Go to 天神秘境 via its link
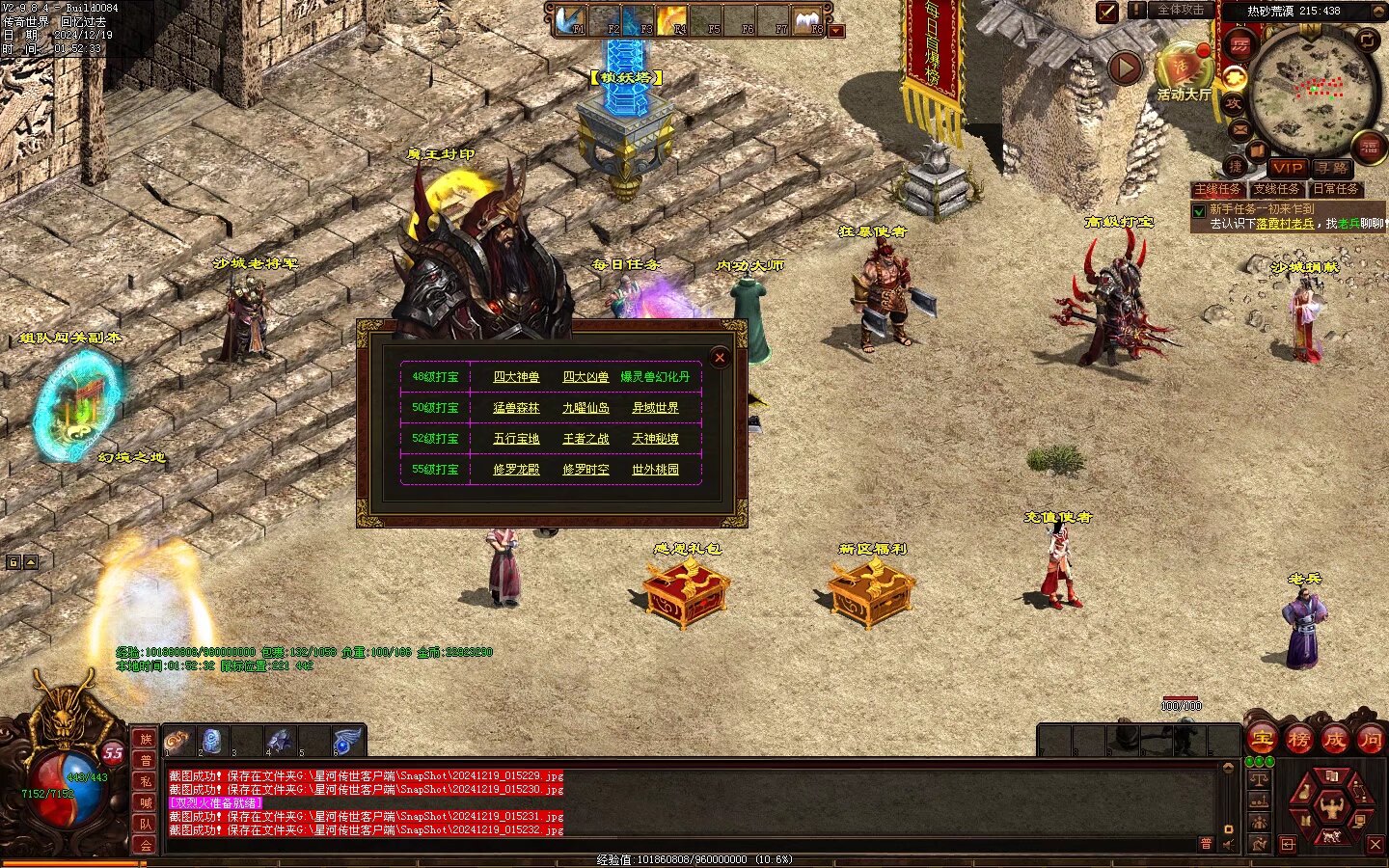1389x868 pixels. [x=655, y=439]
